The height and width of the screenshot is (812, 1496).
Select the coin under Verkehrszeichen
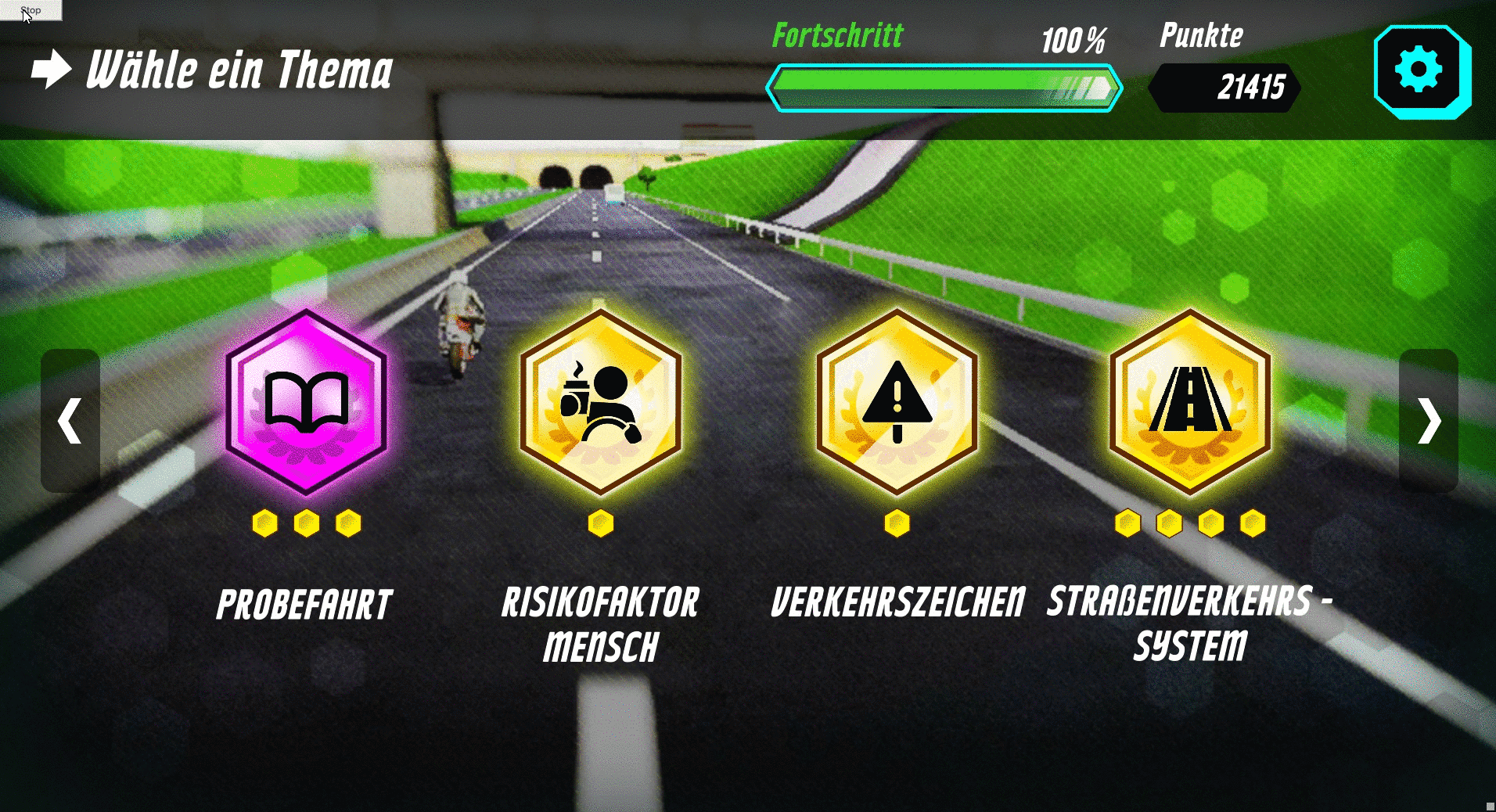896,524
